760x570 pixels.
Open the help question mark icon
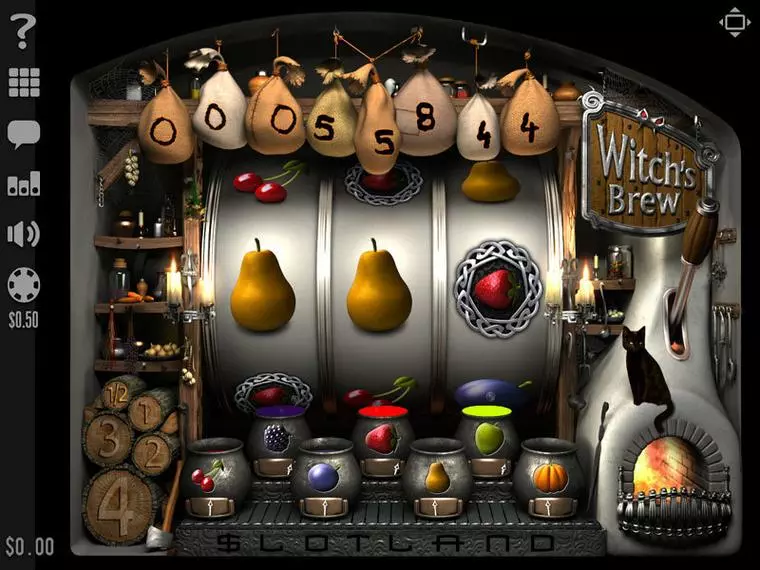[23, 32]
